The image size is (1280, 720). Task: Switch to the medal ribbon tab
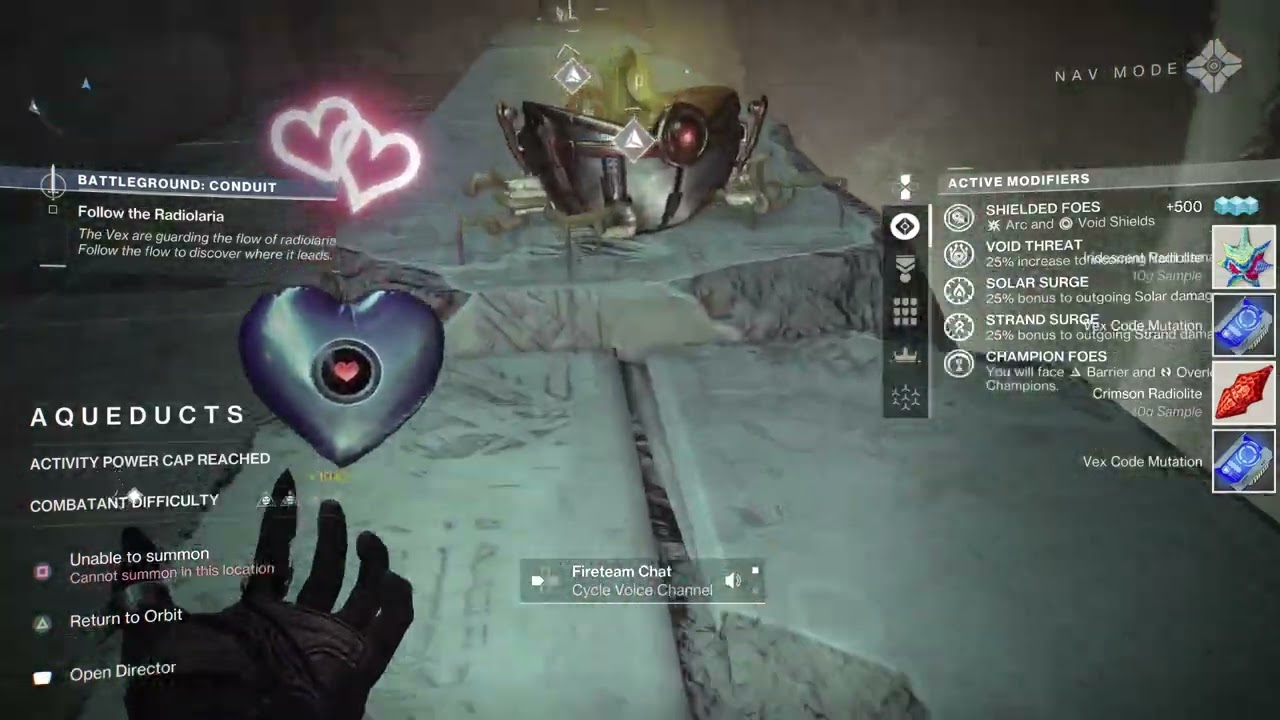[x=905, y=270]
